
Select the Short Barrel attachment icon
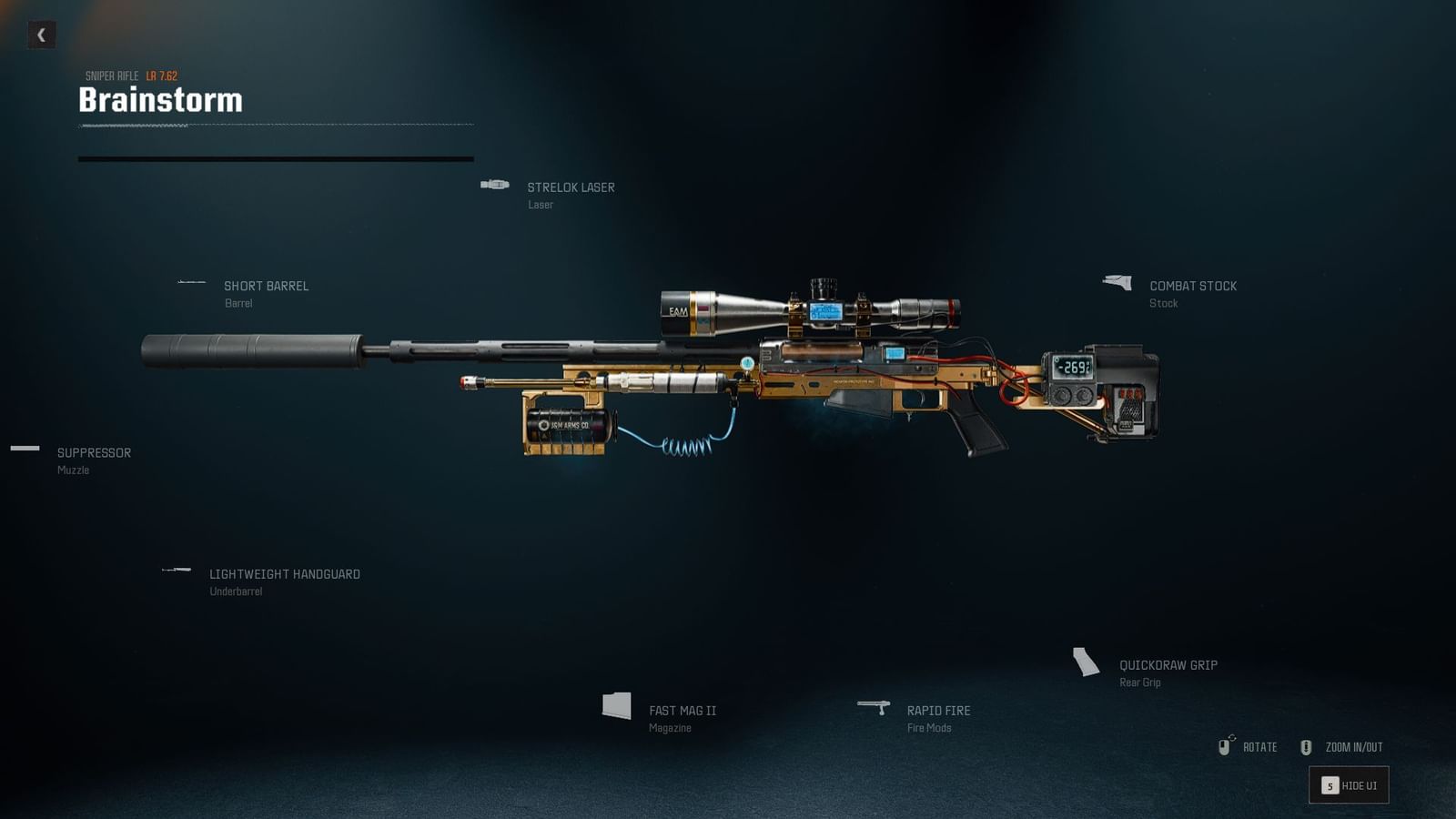[192, 282]
